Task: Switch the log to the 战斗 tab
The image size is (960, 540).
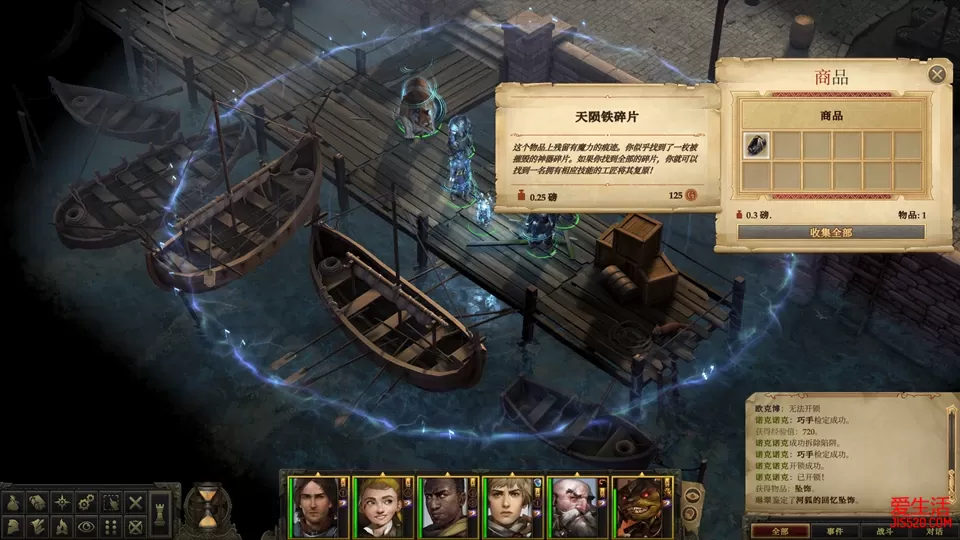Action: click(x=886, y=532)
